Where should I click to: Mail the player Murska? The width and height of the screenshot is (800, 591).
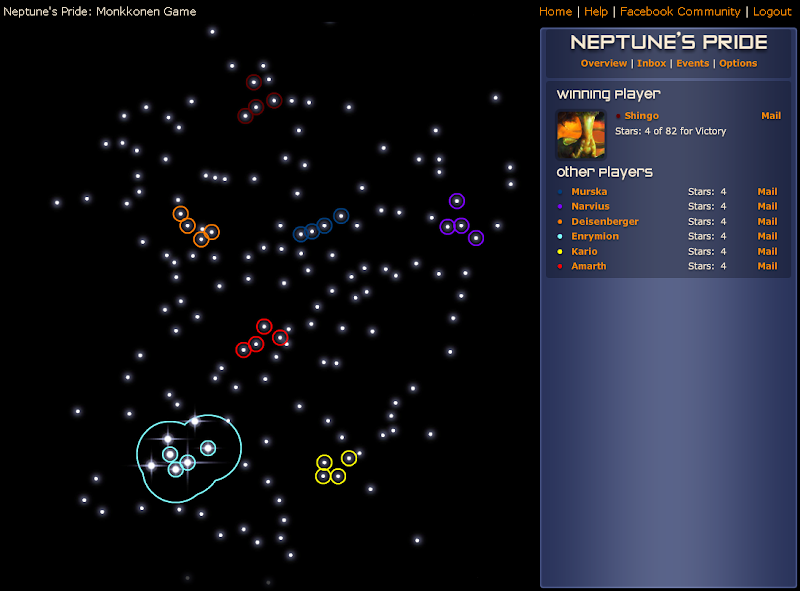[x=767, y=191]
